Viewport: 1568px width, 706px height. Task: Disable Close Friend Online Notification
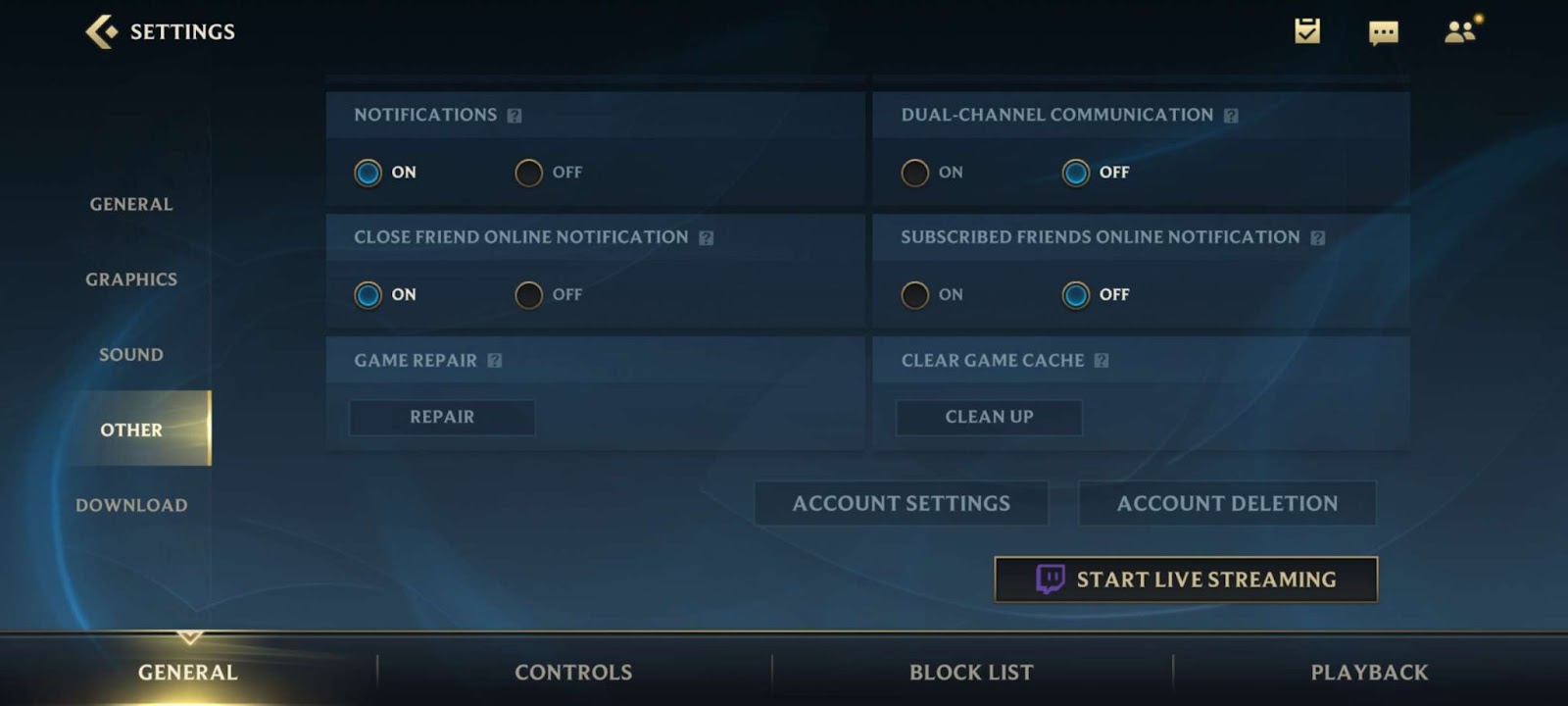point(529,294)
